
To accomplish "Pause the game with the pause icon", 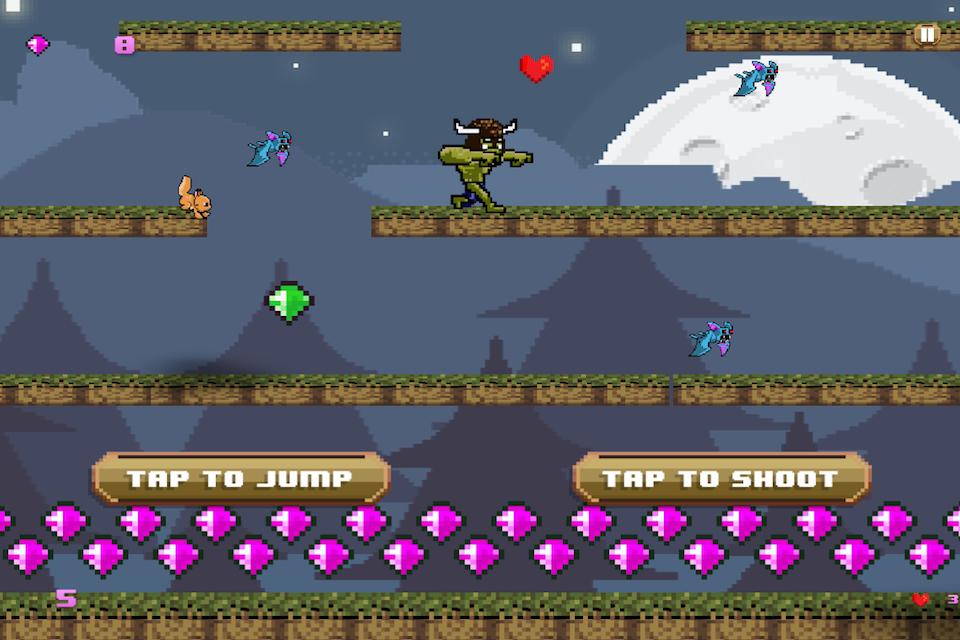I will 927,35.
